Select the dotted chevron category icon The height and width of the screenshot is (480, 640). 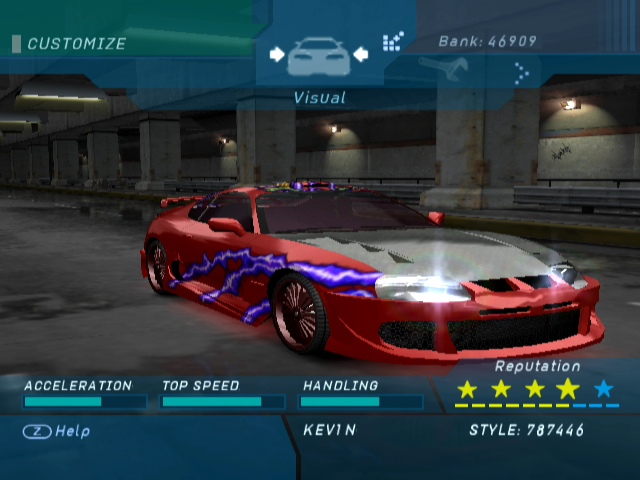point(521,72)
